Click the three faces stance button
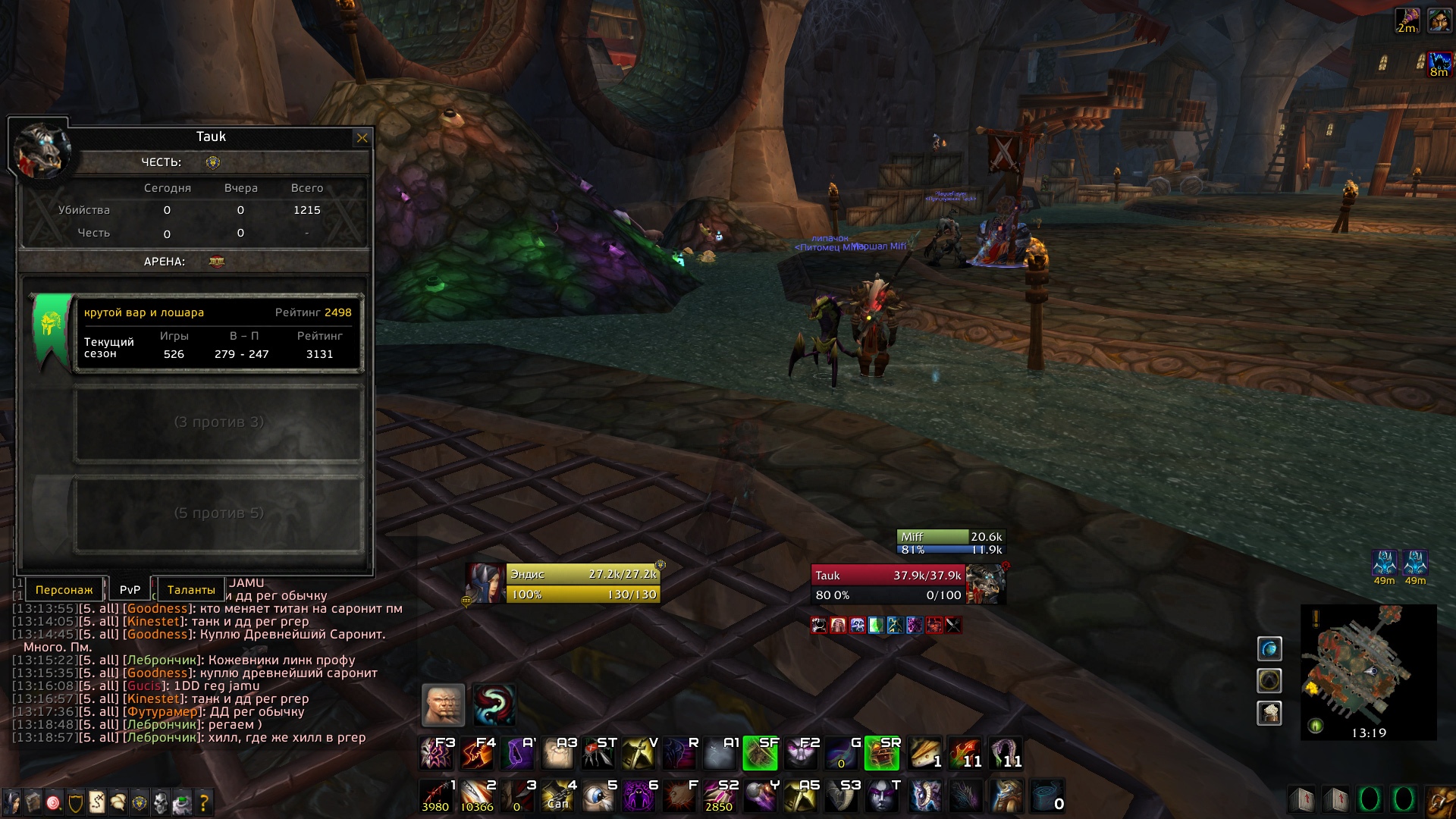 coord(443,704)
